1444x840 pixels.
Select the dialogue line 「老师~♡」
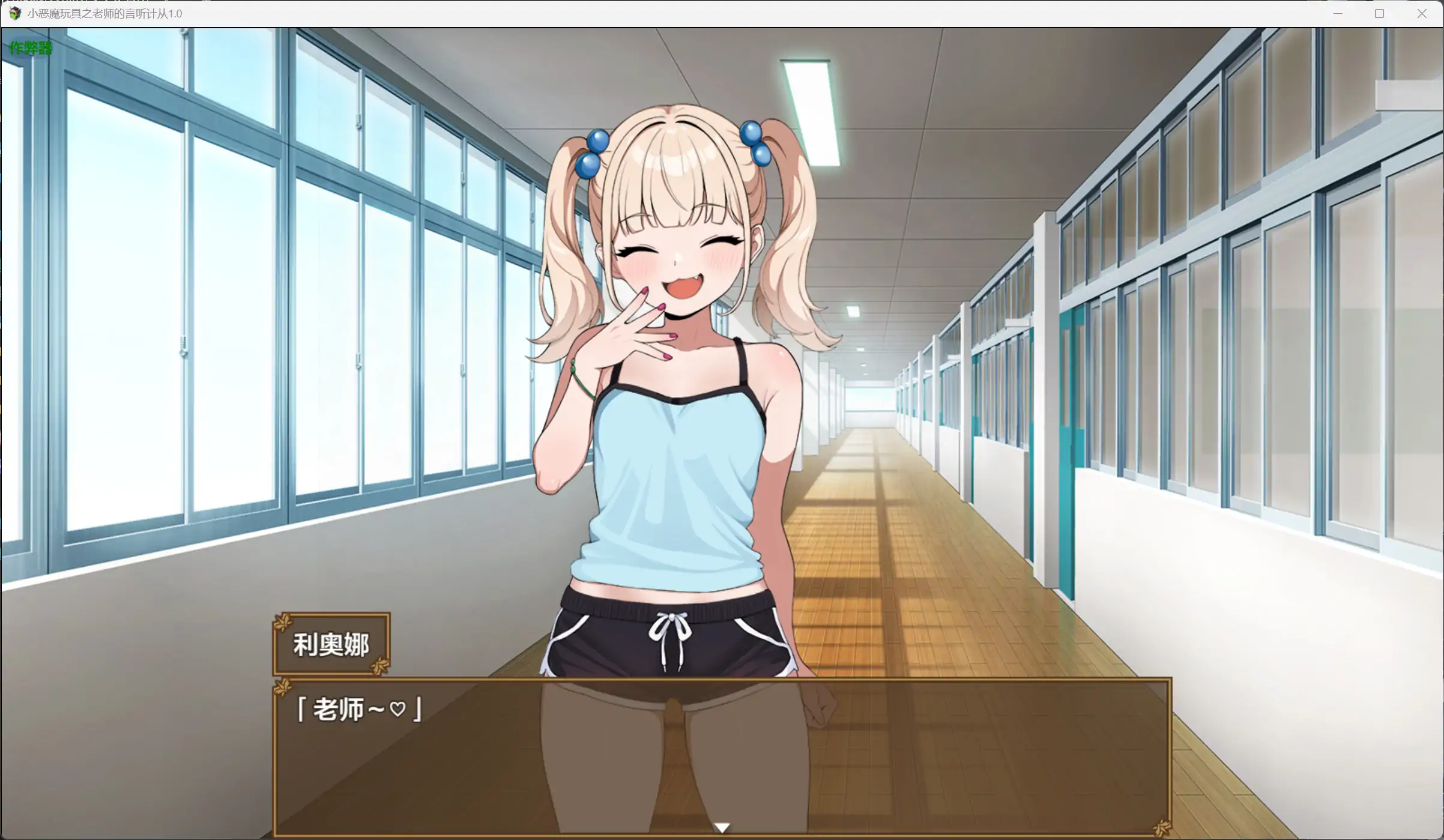point(358,710)
